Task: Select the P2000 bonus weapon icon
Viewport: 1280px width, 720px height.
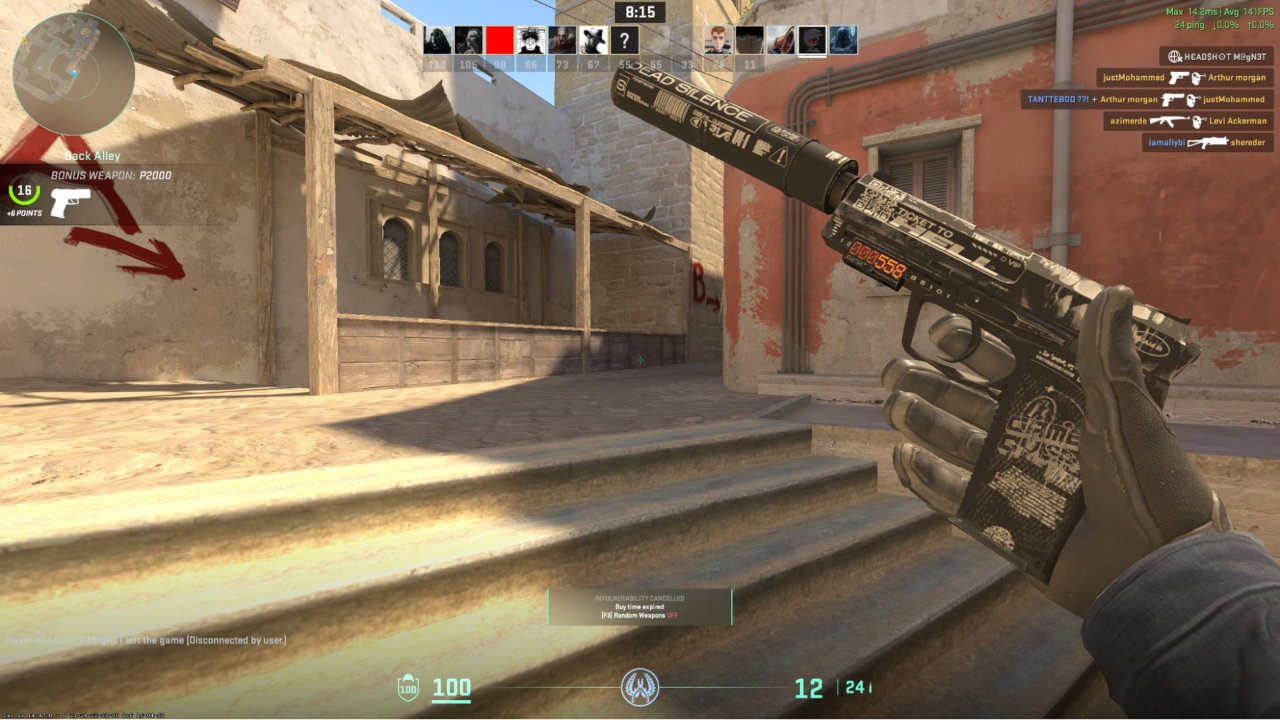Action: point(70,202)
